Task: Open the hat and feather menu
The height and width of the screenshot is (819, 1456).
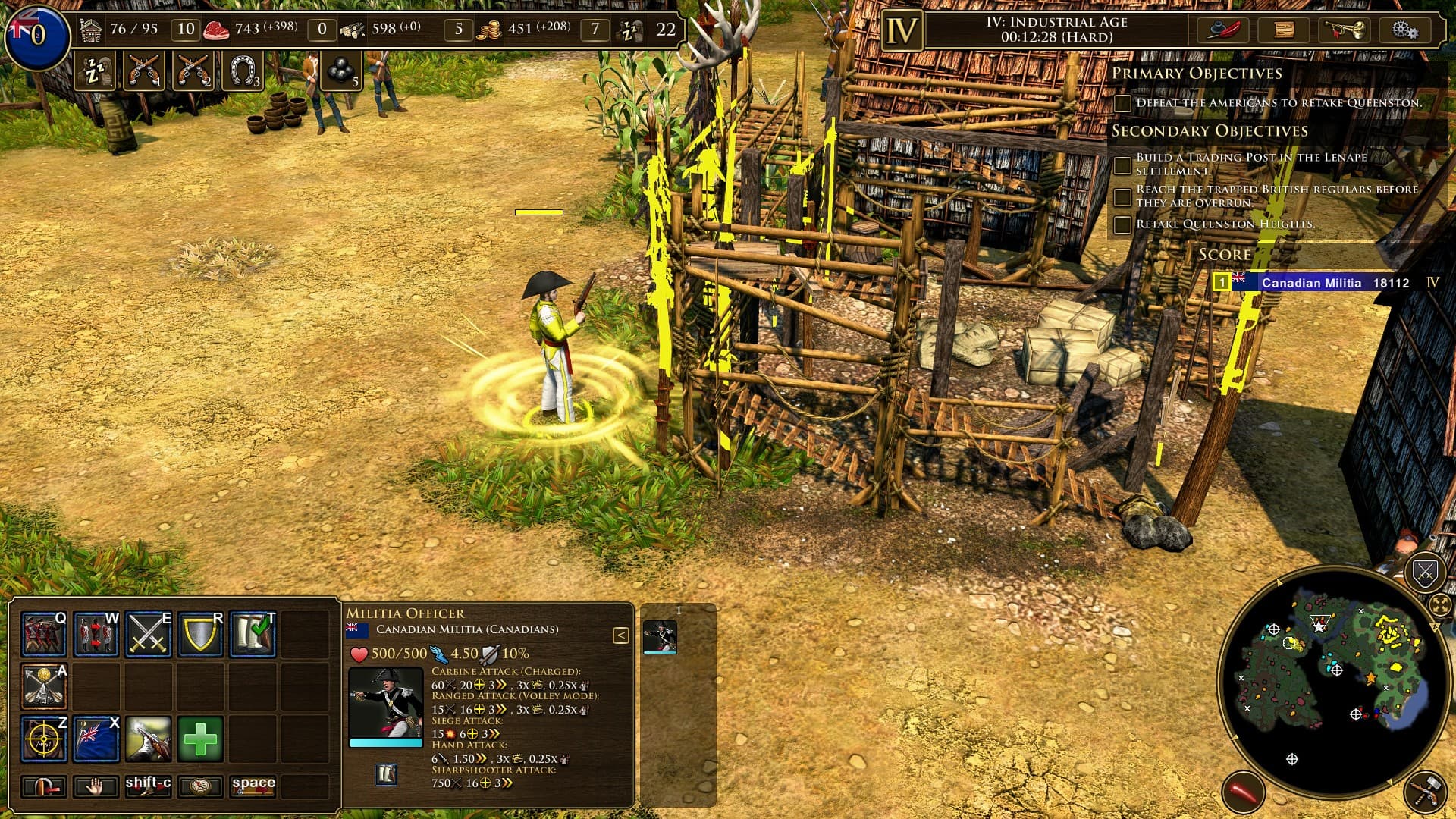Action: click(x=1222, y=30)
